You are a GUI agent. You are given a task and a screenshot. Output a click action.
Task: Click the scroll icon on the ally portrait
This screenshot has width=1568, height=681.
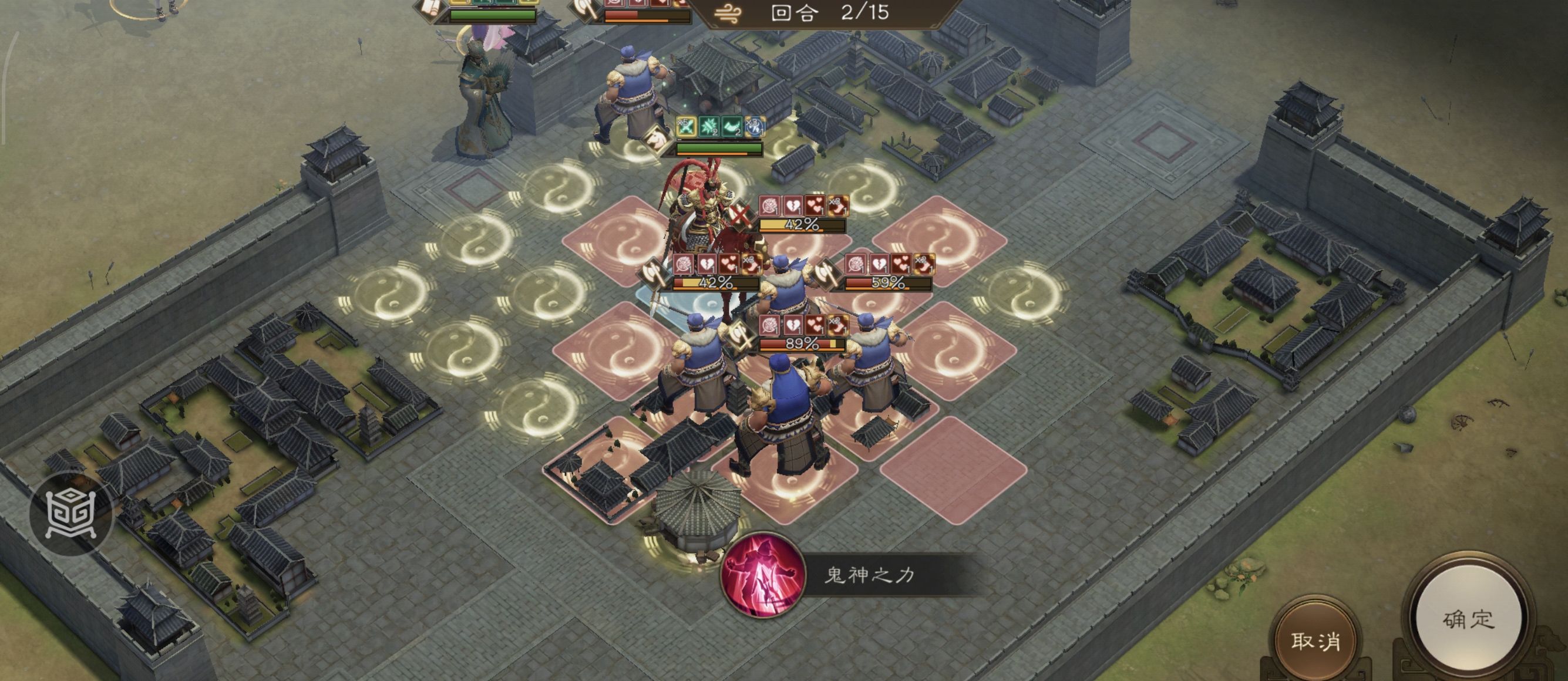[430, 9]
